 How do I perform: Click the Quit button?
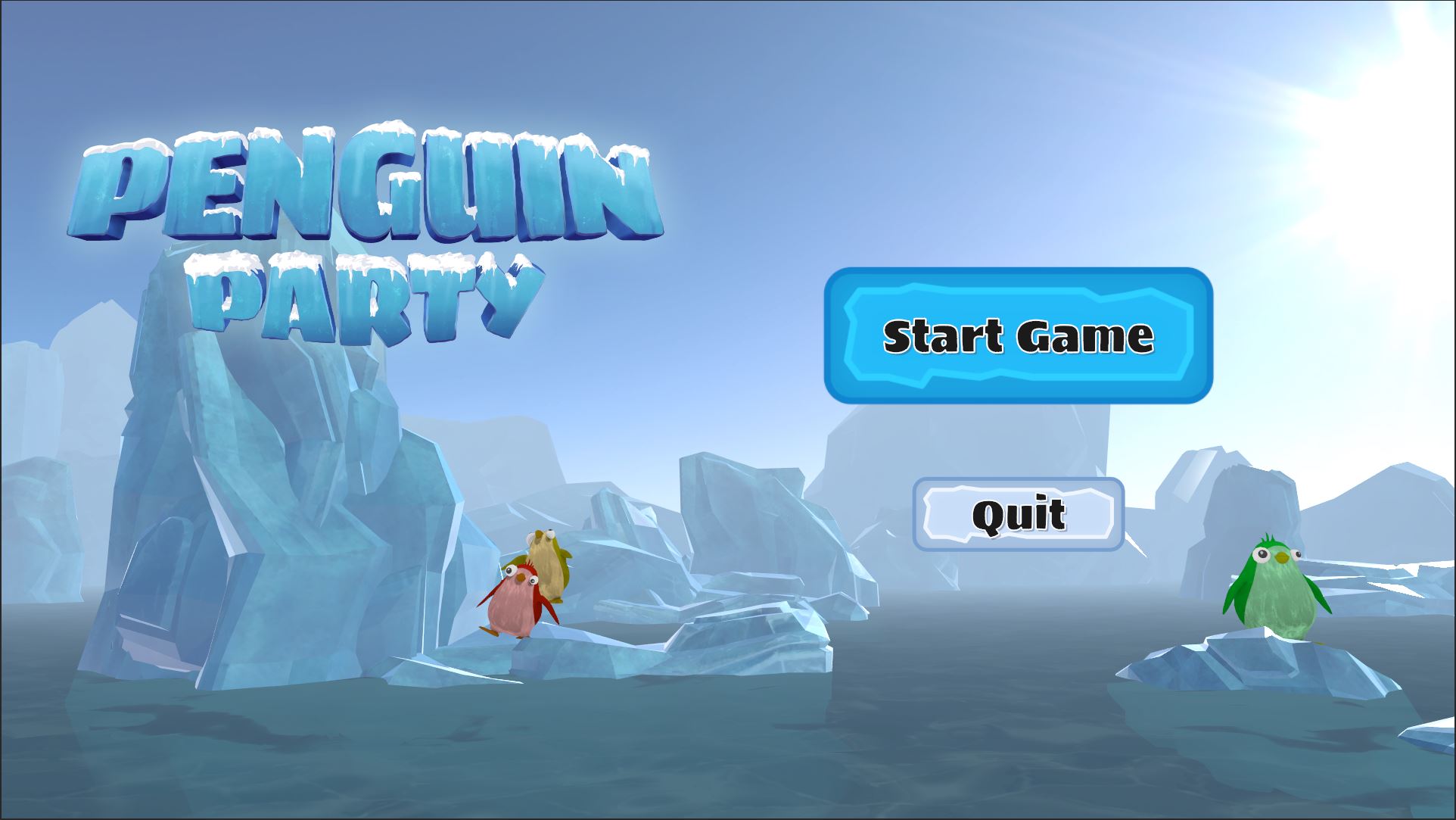1018,514
